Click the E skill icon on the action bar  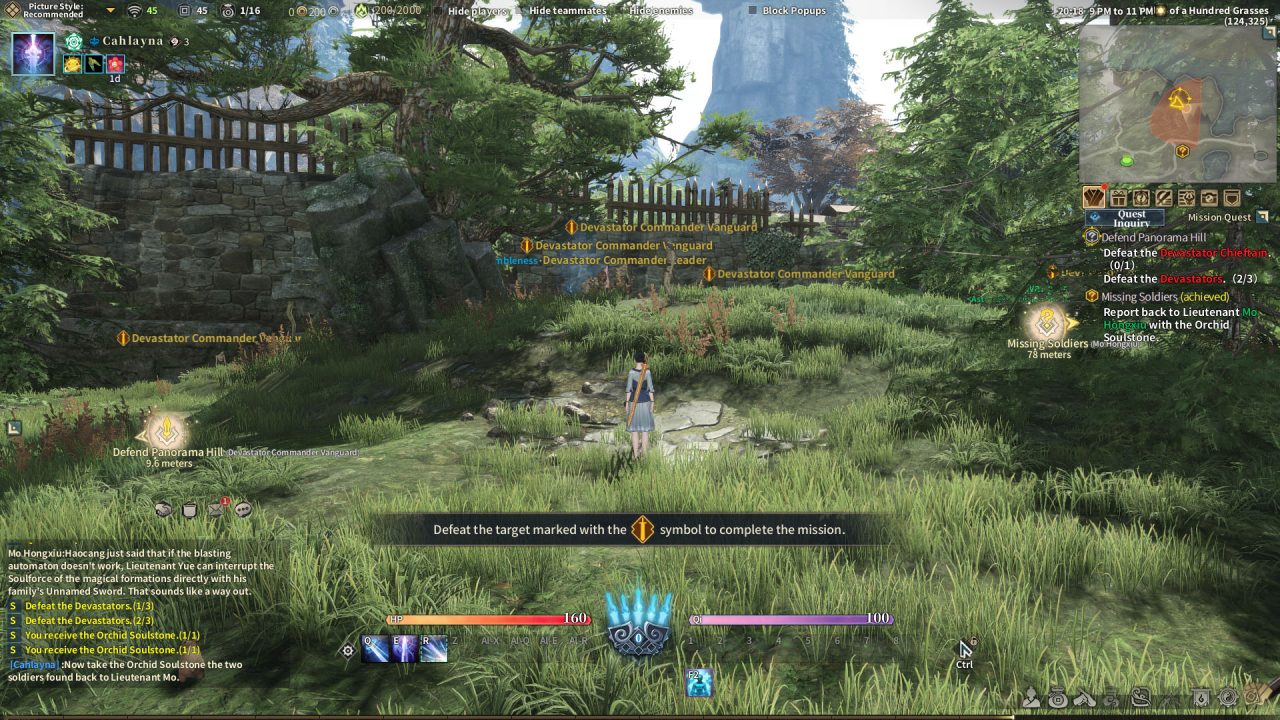[x=402, y=647]
